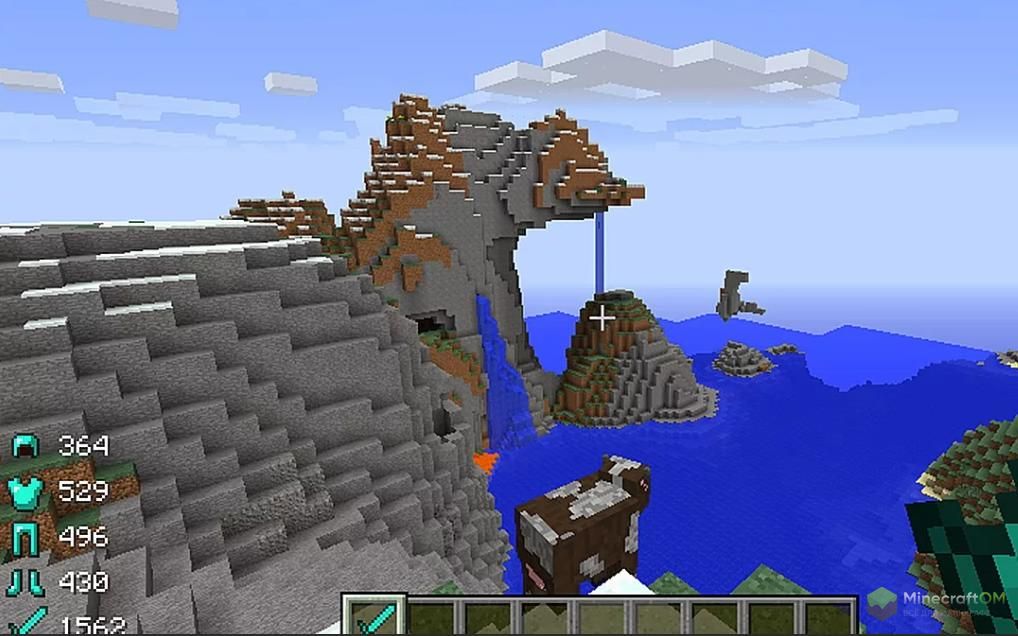Click the diamond leggings armor icon
Image resolution: width=1018 pixels, height=636 pixels.
26,536
